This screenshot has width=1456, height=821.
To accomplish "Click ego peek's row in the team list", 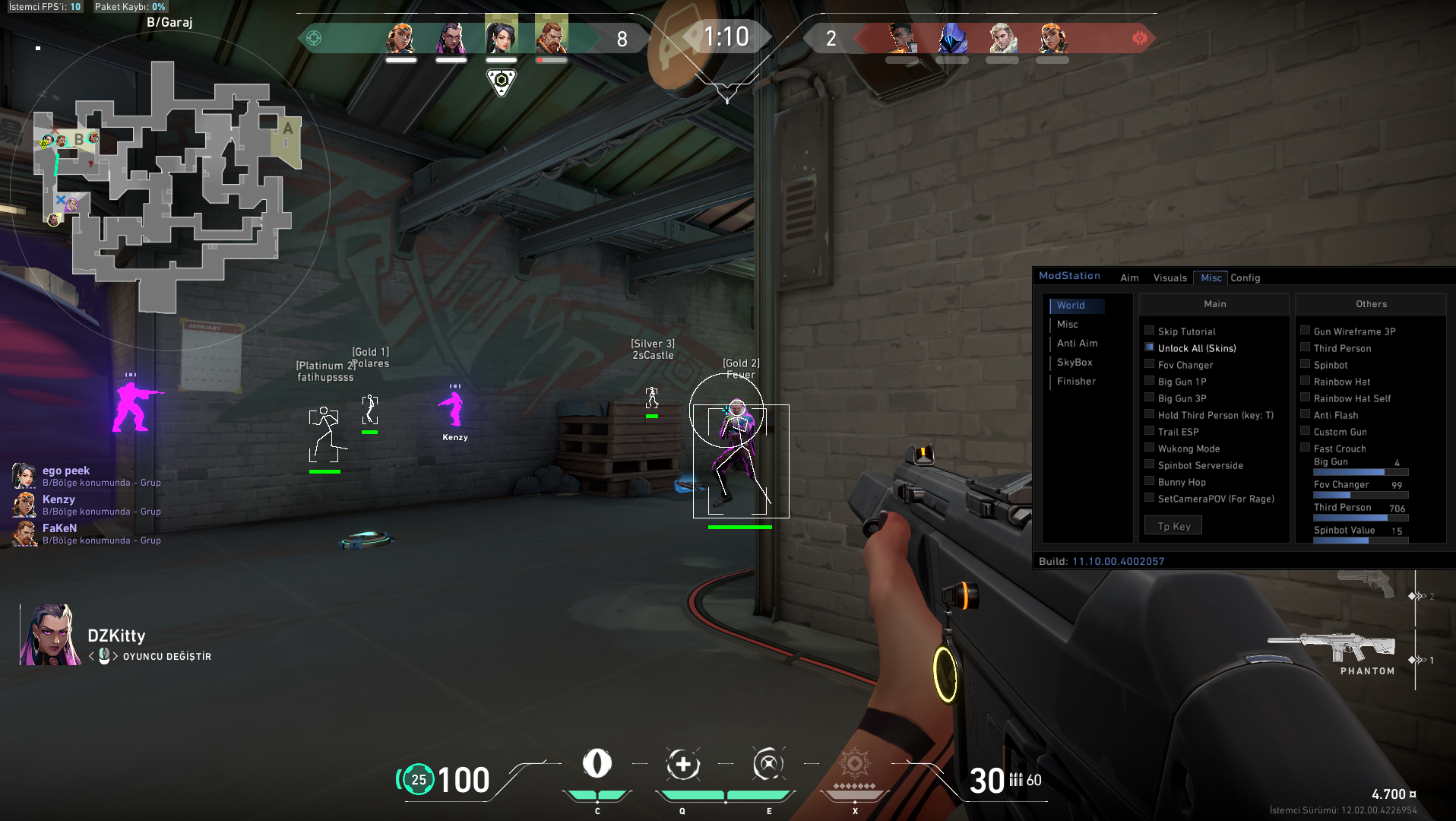I will click(87, 476).
